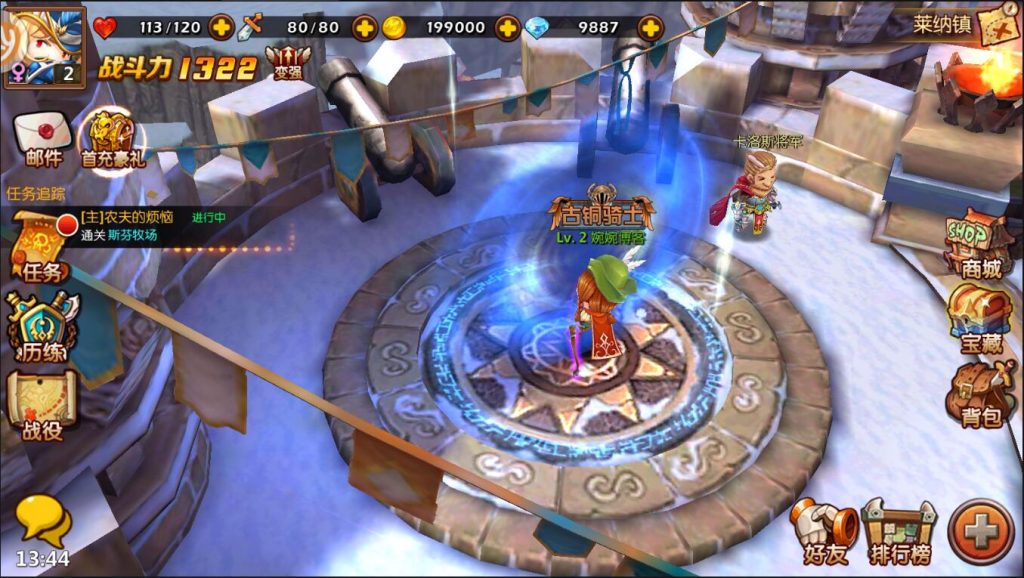The image size is (1024, 578).
Task: Recharge diamonds using the plus button
Action: tap(651, 27)
